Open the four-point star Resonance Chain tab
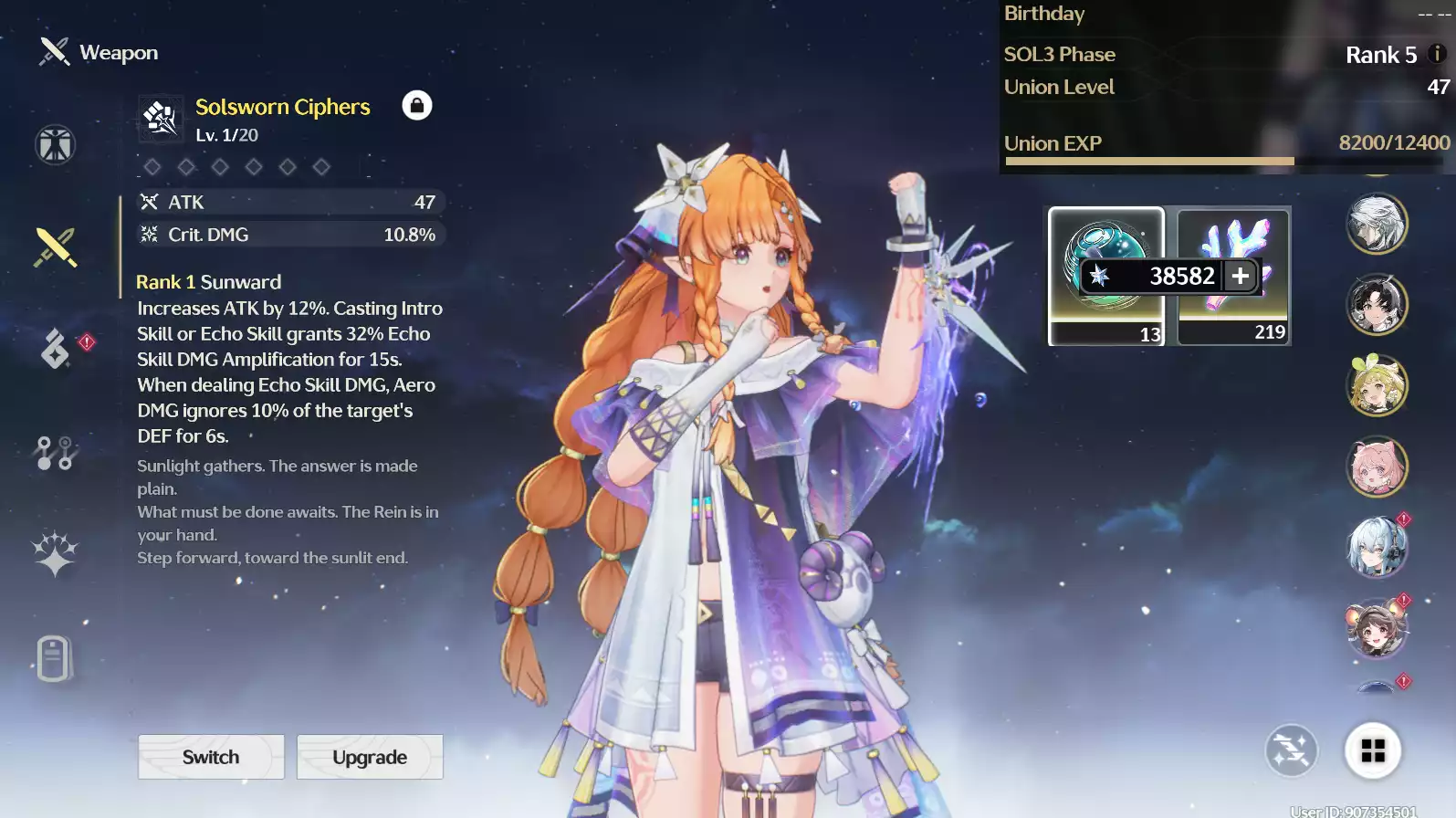Screen dimensions: 1456x818 55,554
